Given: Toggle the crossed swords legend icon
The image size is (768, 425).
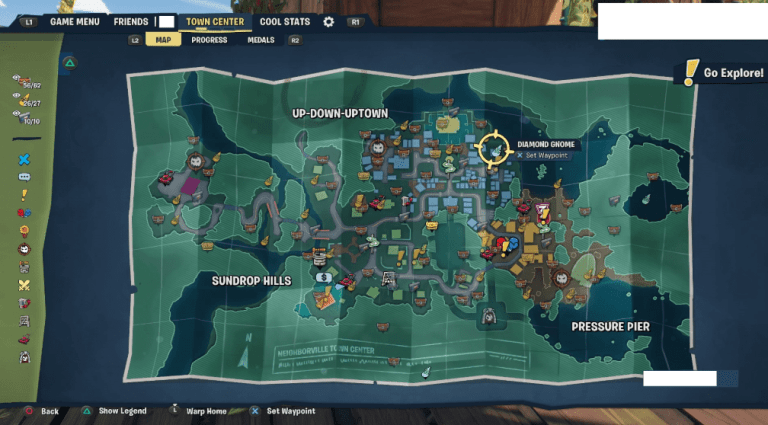Looking at the screenshot, I should pyautogui.click(x=24, y=285).
